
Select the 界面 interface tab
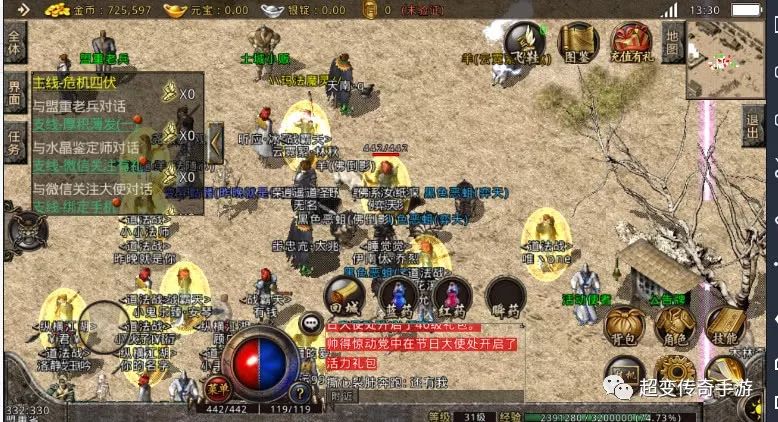point(14,90)
